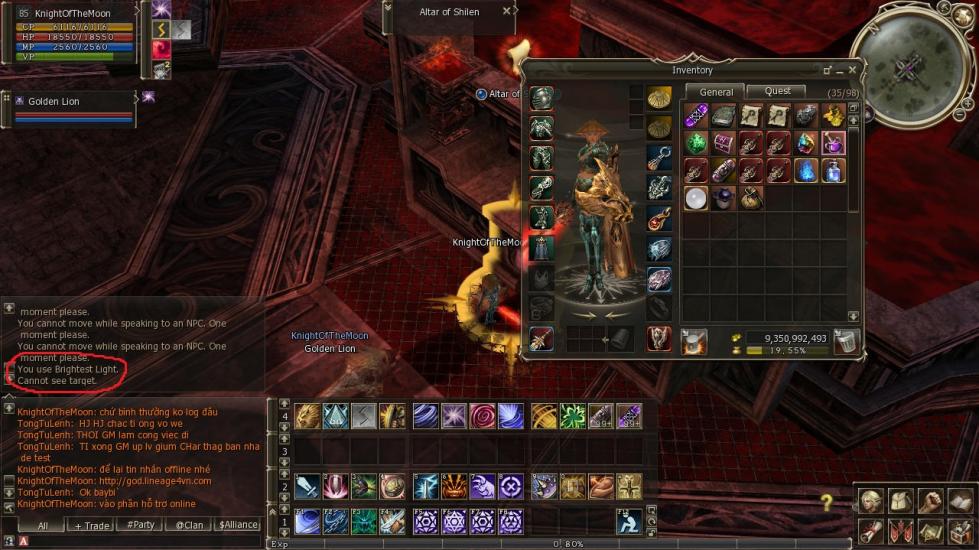The height and width of the screenshot is (550, 979).
Task: Select the equipped helmet slot
Action: (x=541, y=99)
